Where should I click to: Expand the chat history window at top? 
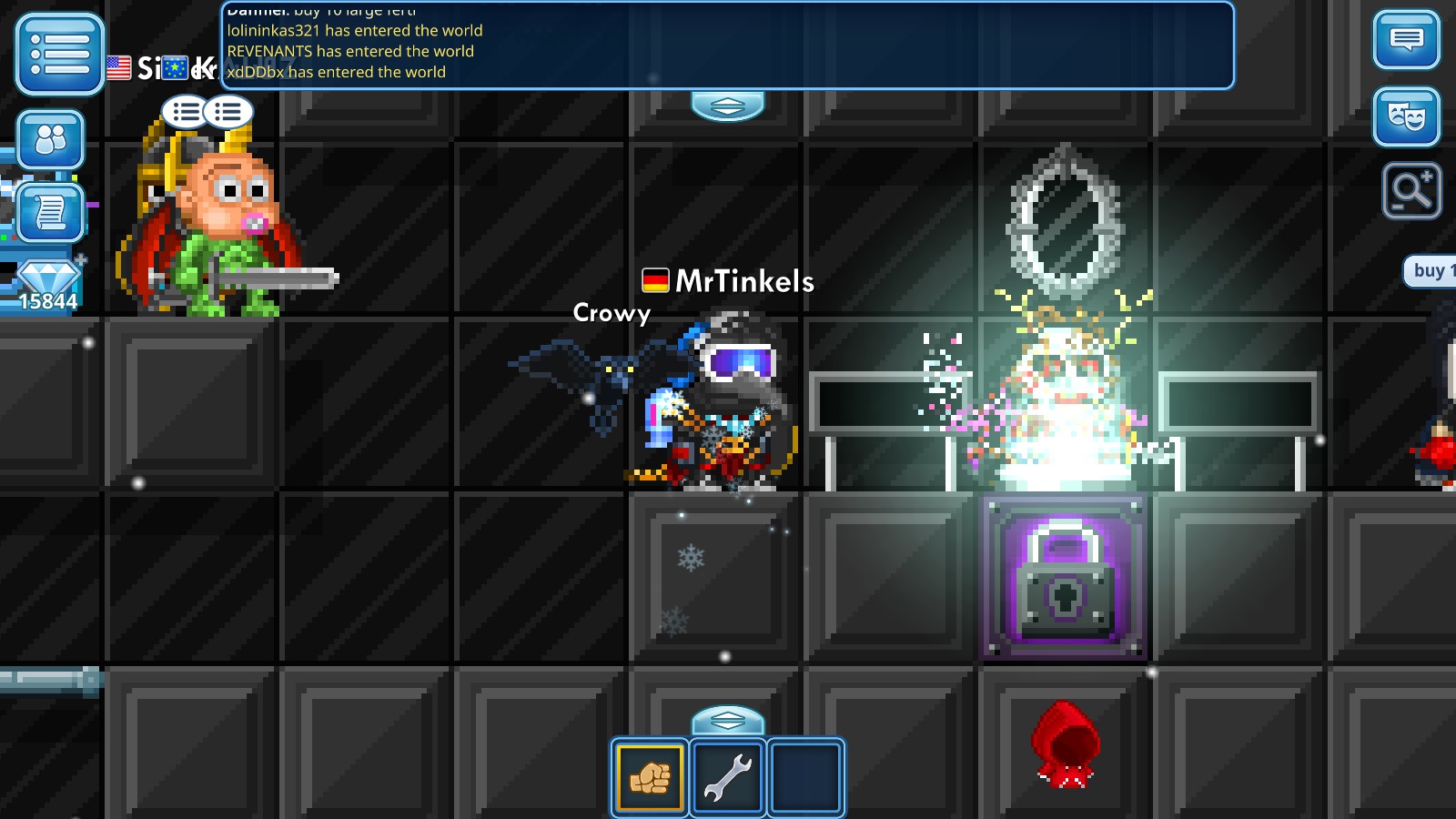point(728,45)
